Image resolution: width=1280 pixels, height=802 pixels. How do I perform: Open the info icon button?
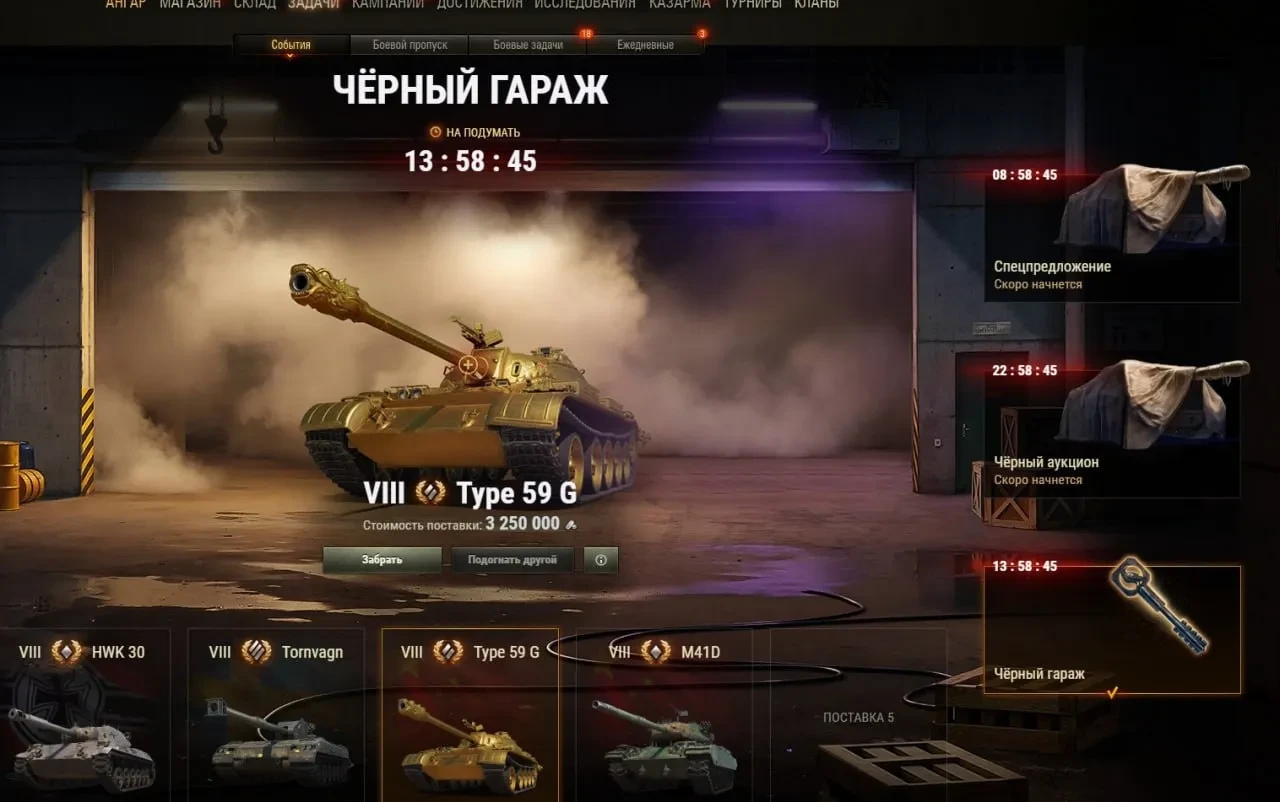point(601,560)
